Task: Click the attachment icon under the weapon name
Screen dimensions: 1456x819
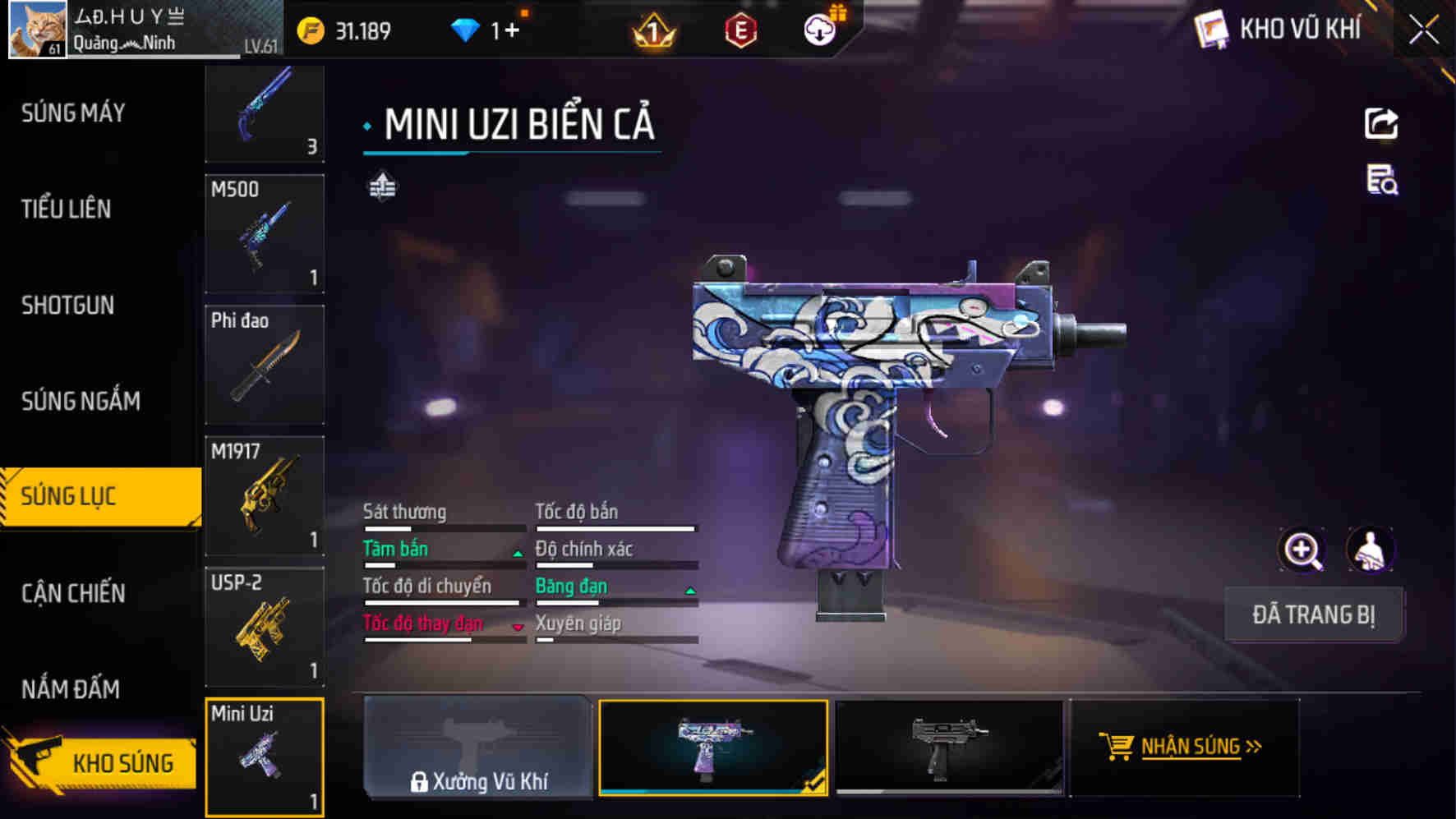Action: click(382, 186)
